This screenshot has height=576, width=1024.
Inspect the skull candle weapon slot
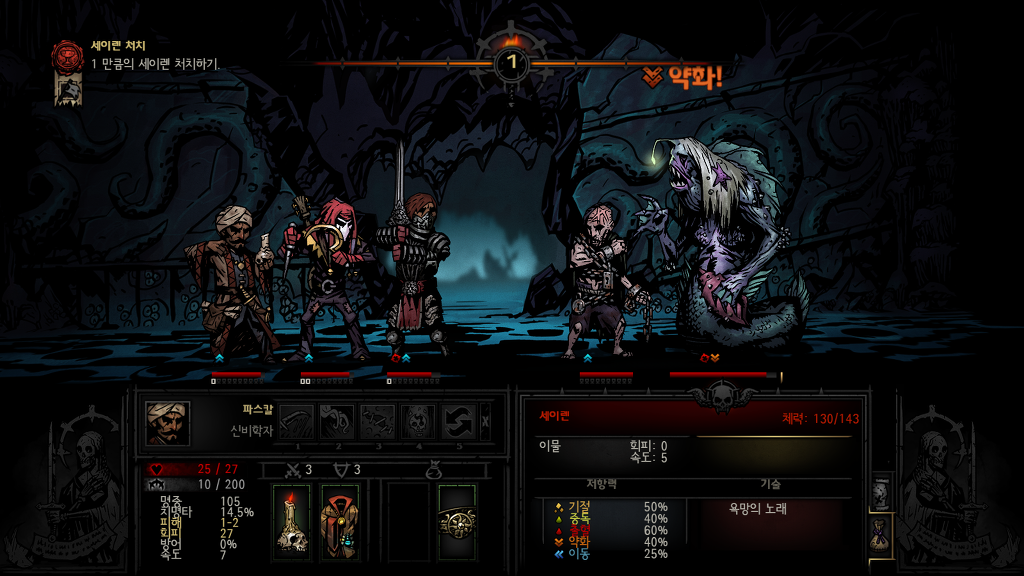(292, 523)
